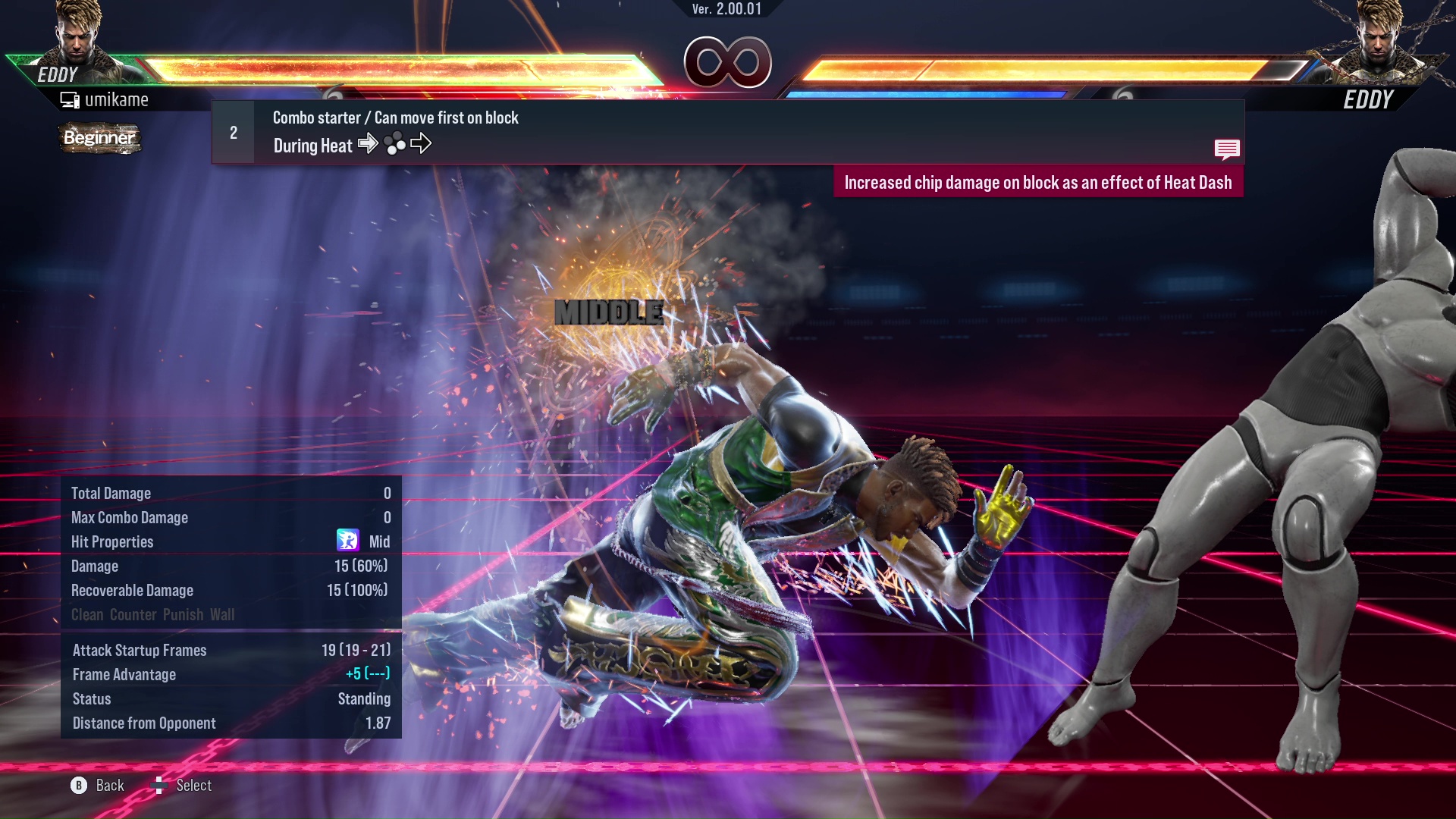The image size is (1456, 819).
Task: Click the Hit Properties row
Action: pyautogui.click(x=112, y=541)
